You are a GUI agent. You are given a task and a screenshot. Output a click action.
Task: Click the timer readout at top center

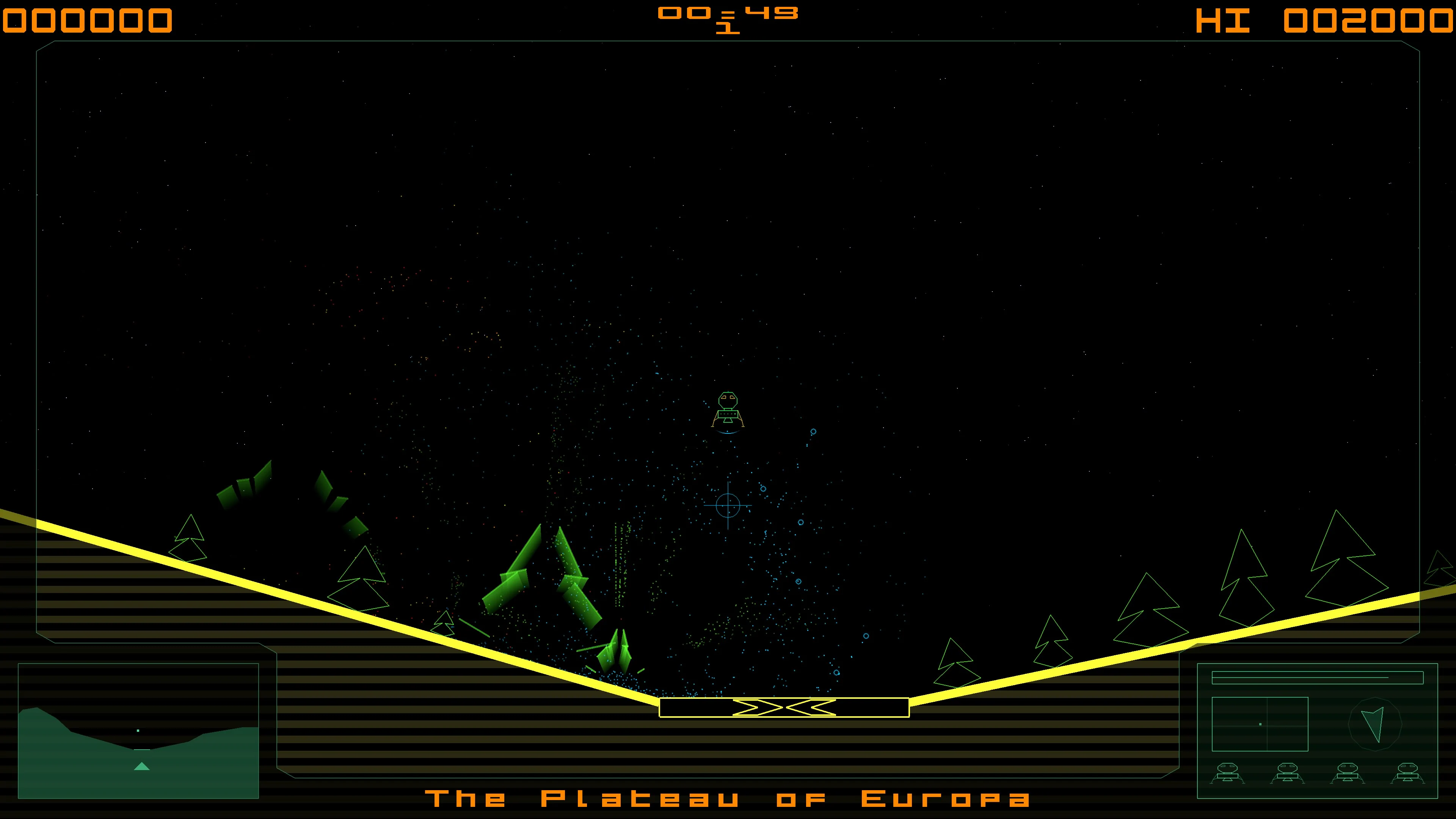pyautogui.click(x=728, y=19)
